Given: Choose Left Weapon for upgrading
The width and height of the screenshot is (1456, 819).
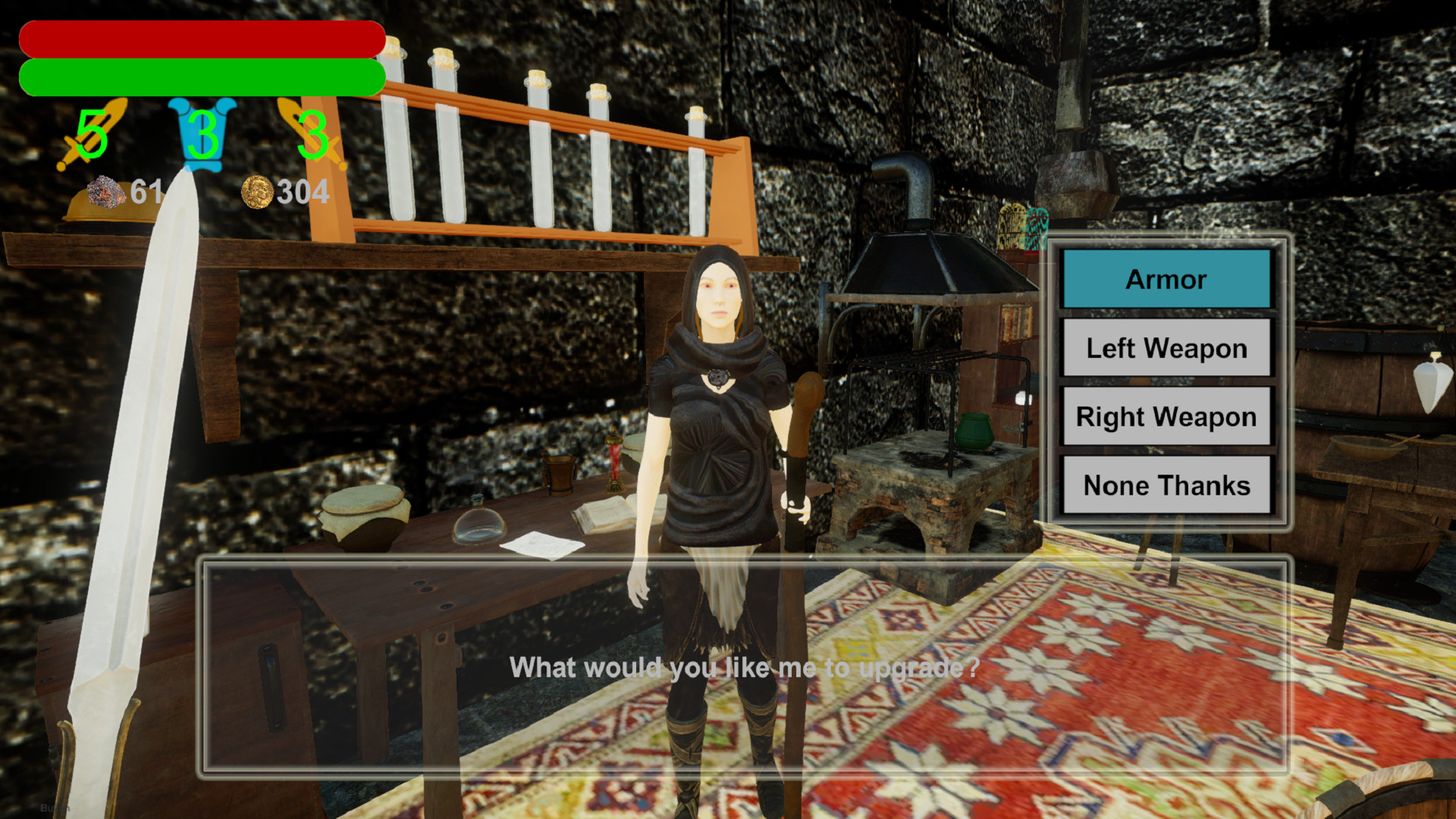Looking at the screenshot, I should (1166, 348).
